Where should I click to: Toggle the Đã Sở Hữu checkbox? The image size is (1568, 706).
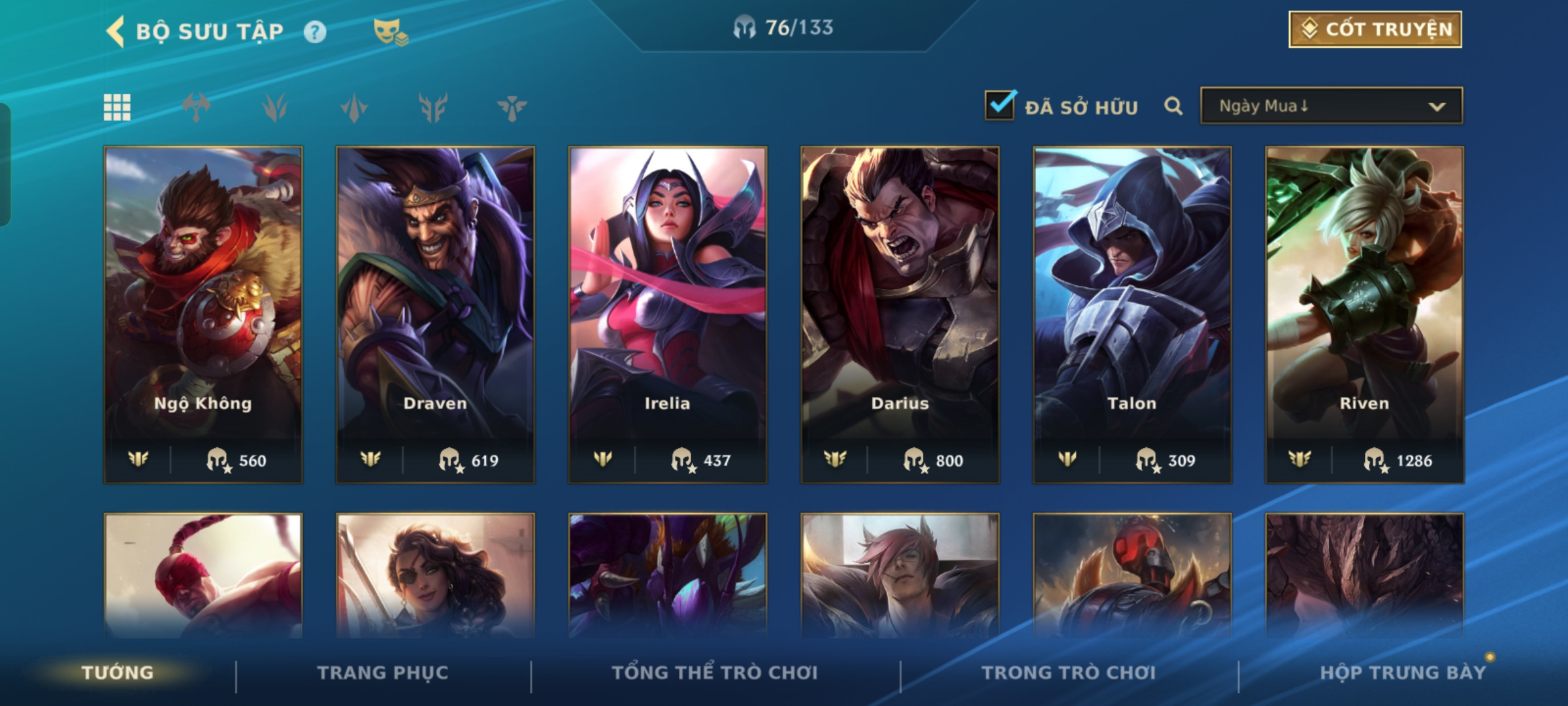coord(1000,106)
